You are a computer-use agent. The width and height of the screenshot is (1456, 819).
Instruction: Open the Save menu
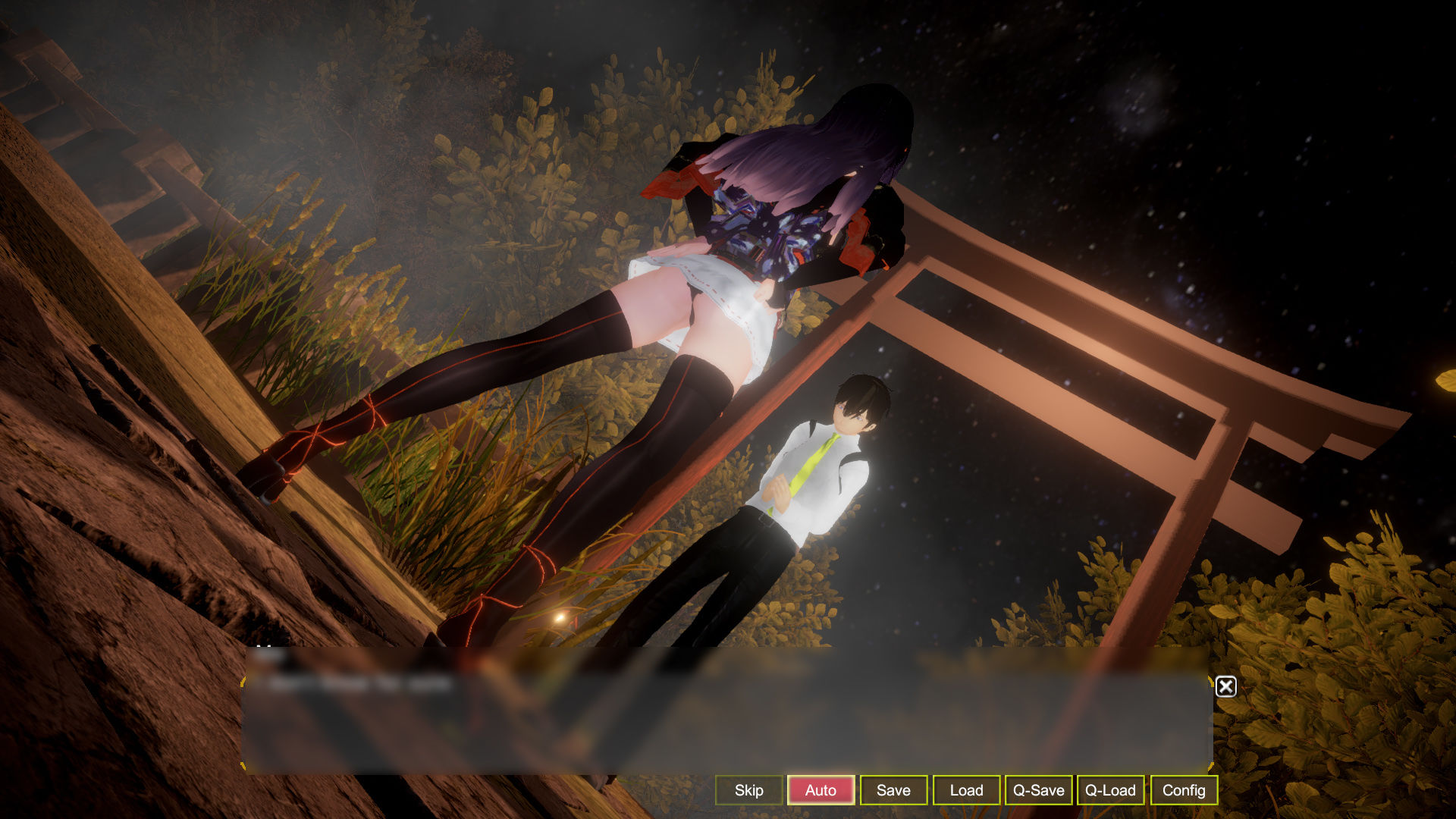pos(893,790)
